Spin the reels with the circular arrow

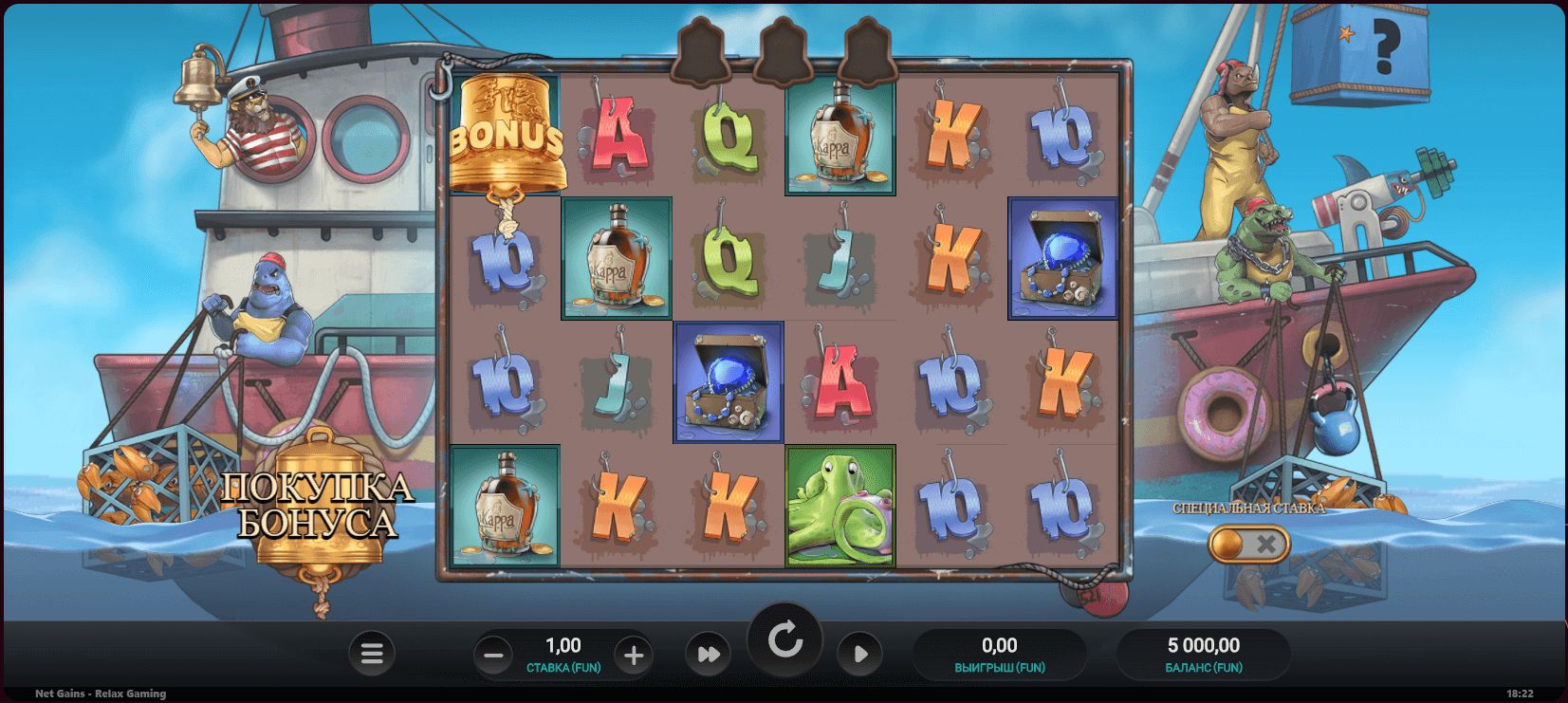coord(784,641)
